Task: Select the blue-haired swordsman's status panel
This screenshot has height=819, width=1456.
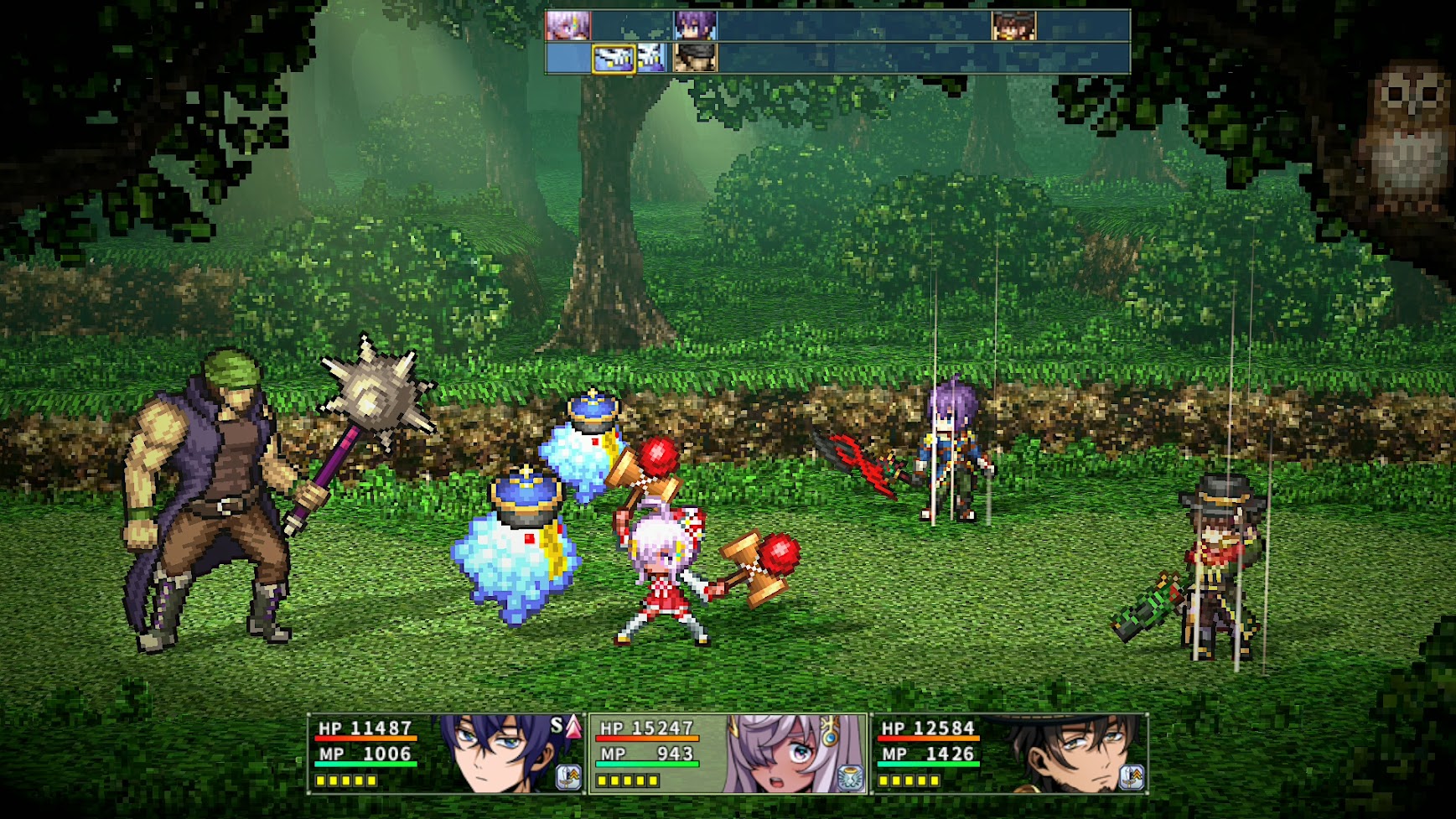Action: (446, 753)
